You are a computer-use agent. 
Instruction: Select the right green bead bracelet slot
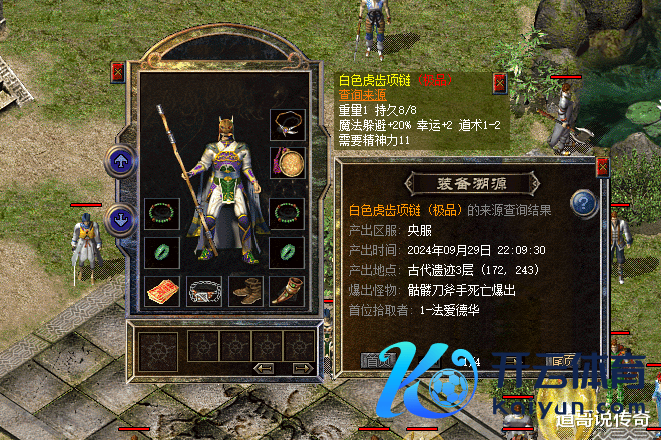[x=288, y=213]
